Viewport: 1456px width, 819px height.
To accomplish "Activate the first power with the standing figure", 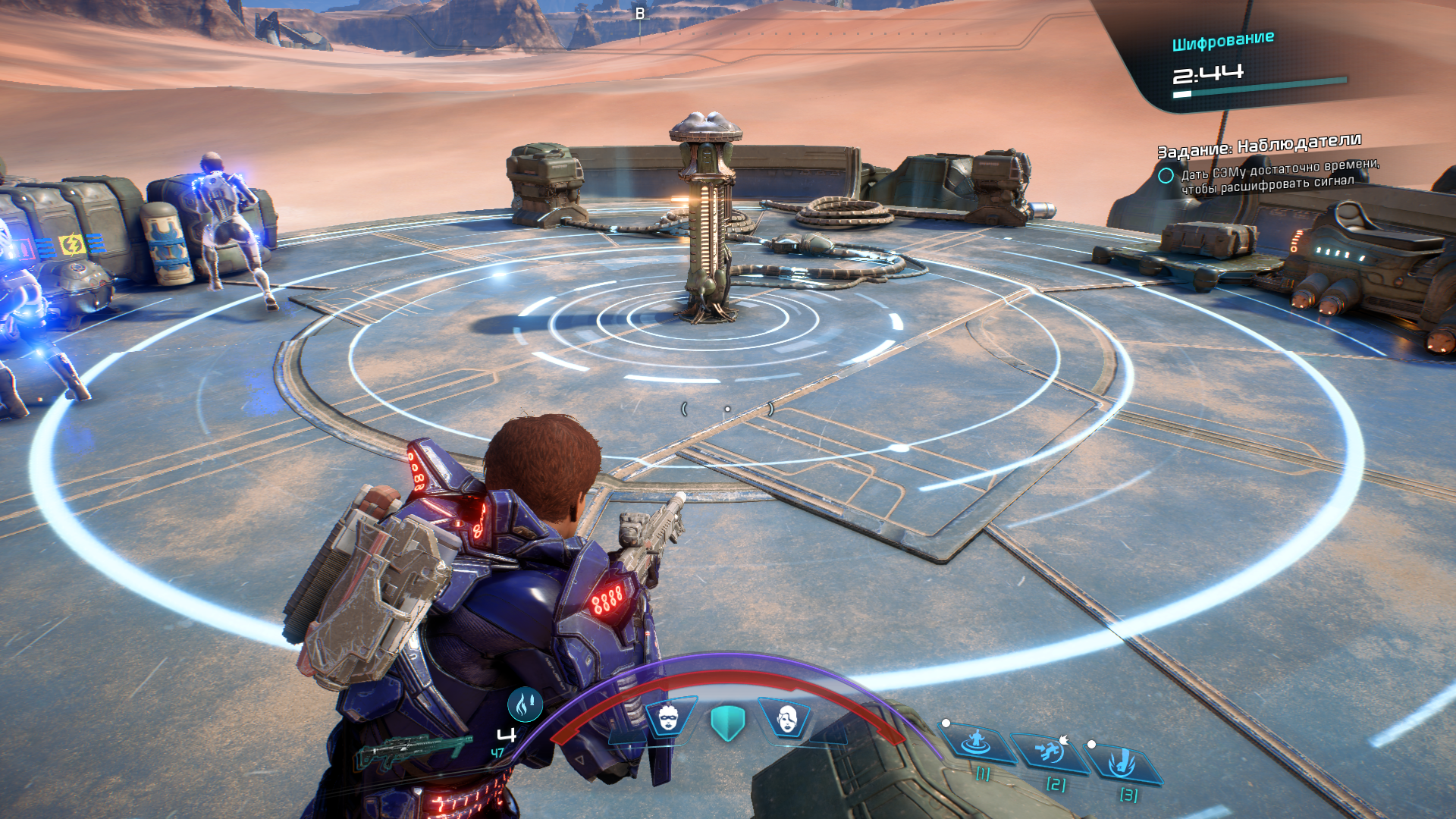I will 977,742.
